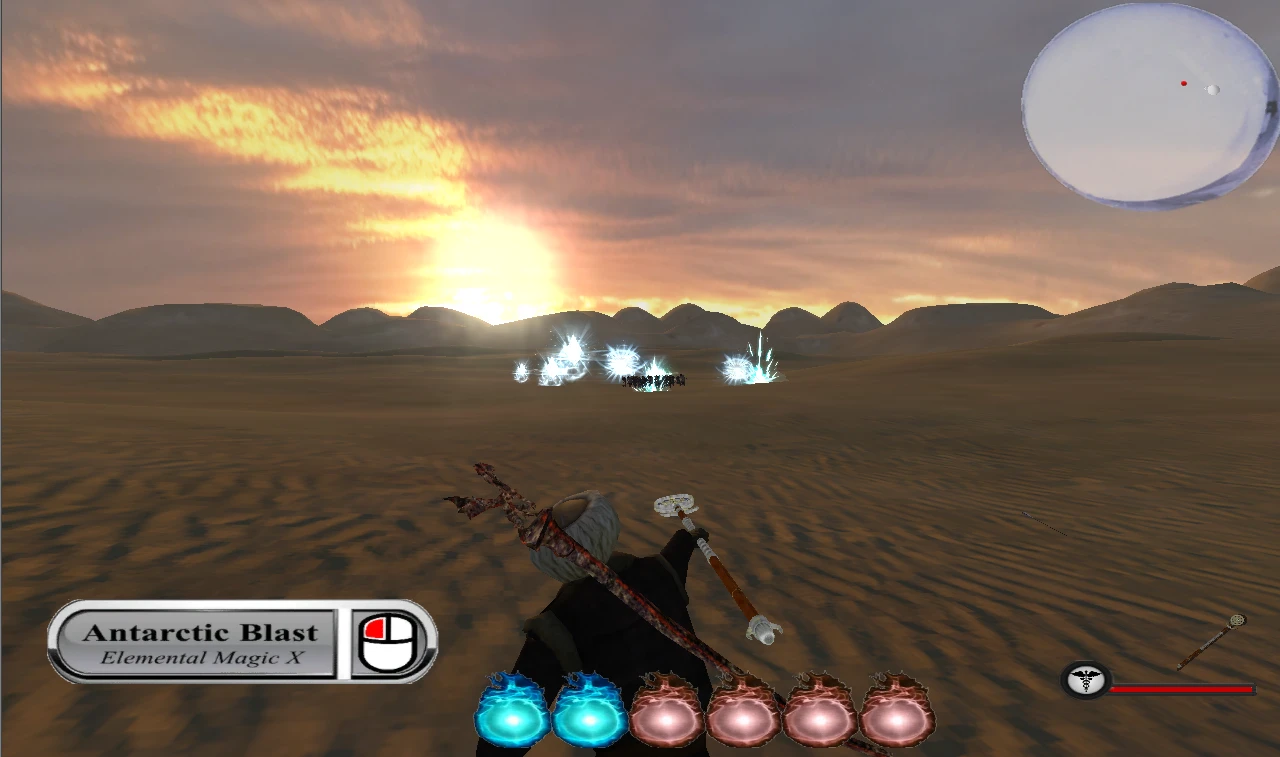
Task: Click the white player dot on minimap
Action: [x=1213, y=89]
